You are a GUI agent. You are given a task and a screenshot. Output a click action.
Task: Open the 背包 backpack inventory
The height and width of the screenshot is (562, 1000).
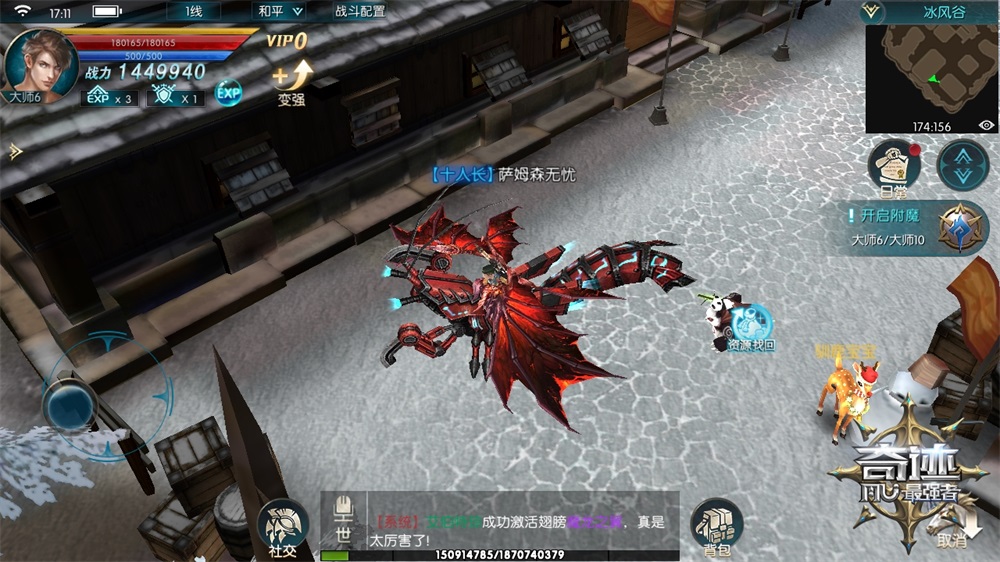716,527
